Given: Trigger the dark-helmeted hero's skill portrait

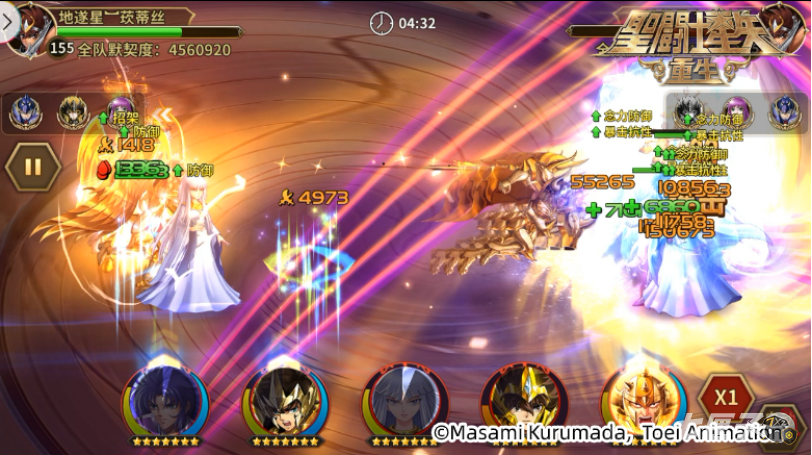Looking at the screenshot, I should pos(284,400).
